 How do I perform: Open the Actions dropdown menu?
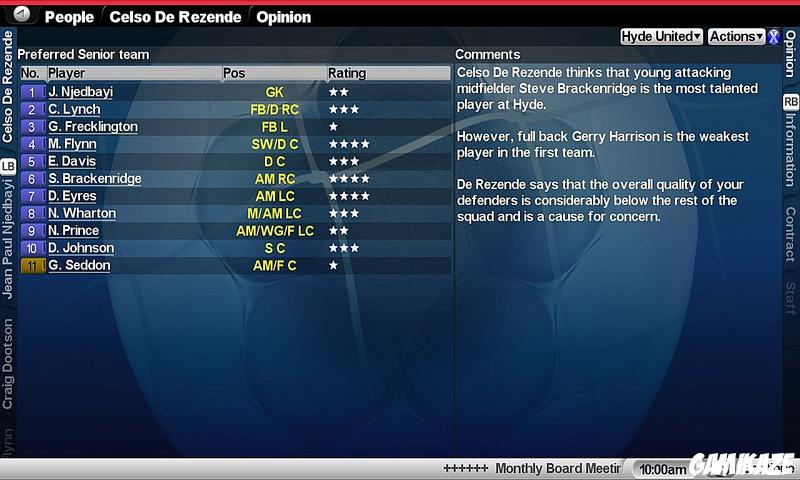click(x=736, y=36)
